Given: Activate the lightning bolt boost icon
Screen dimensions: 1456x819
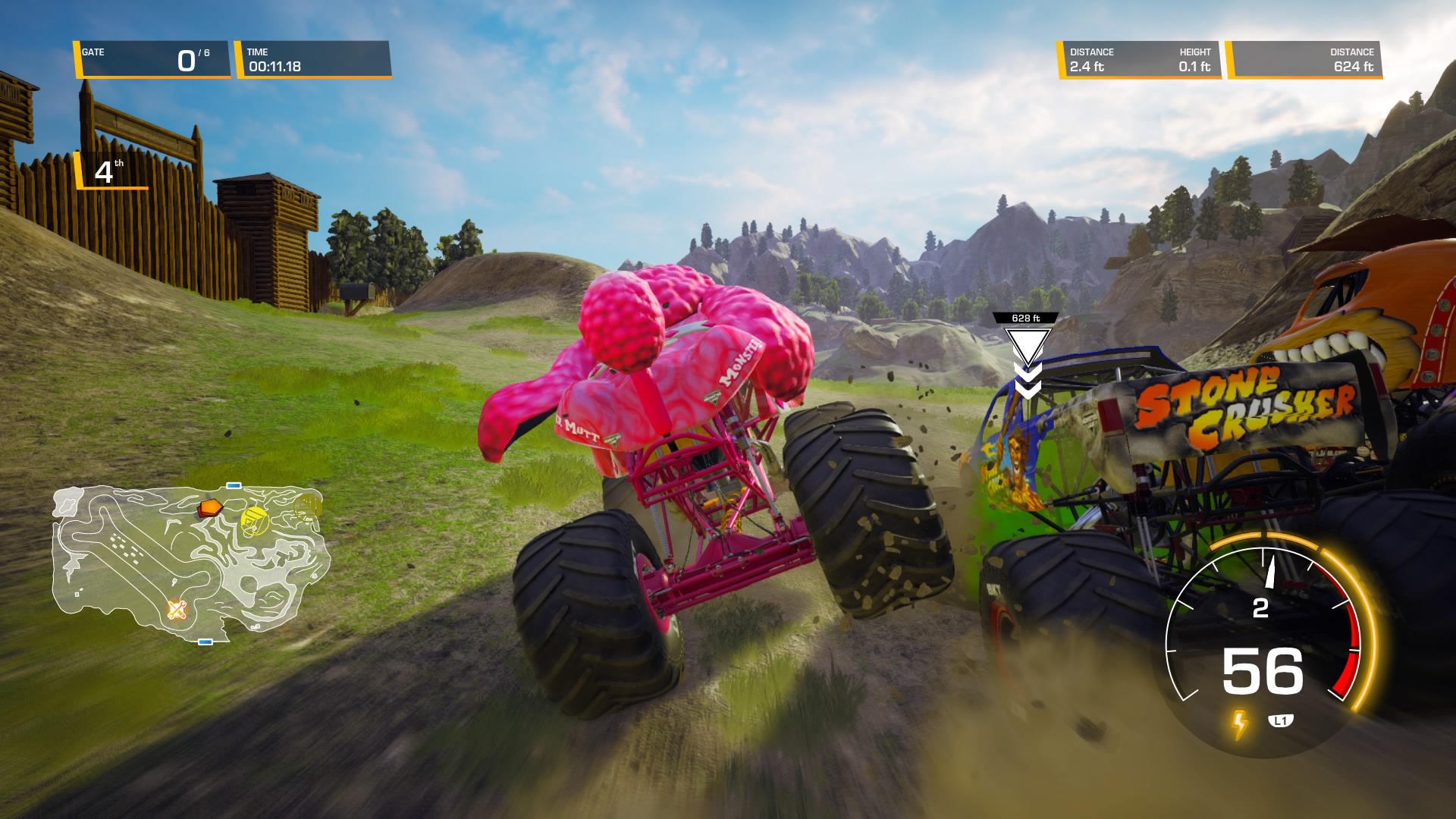Looking at the screenshot, I should tap(1239, 724).
